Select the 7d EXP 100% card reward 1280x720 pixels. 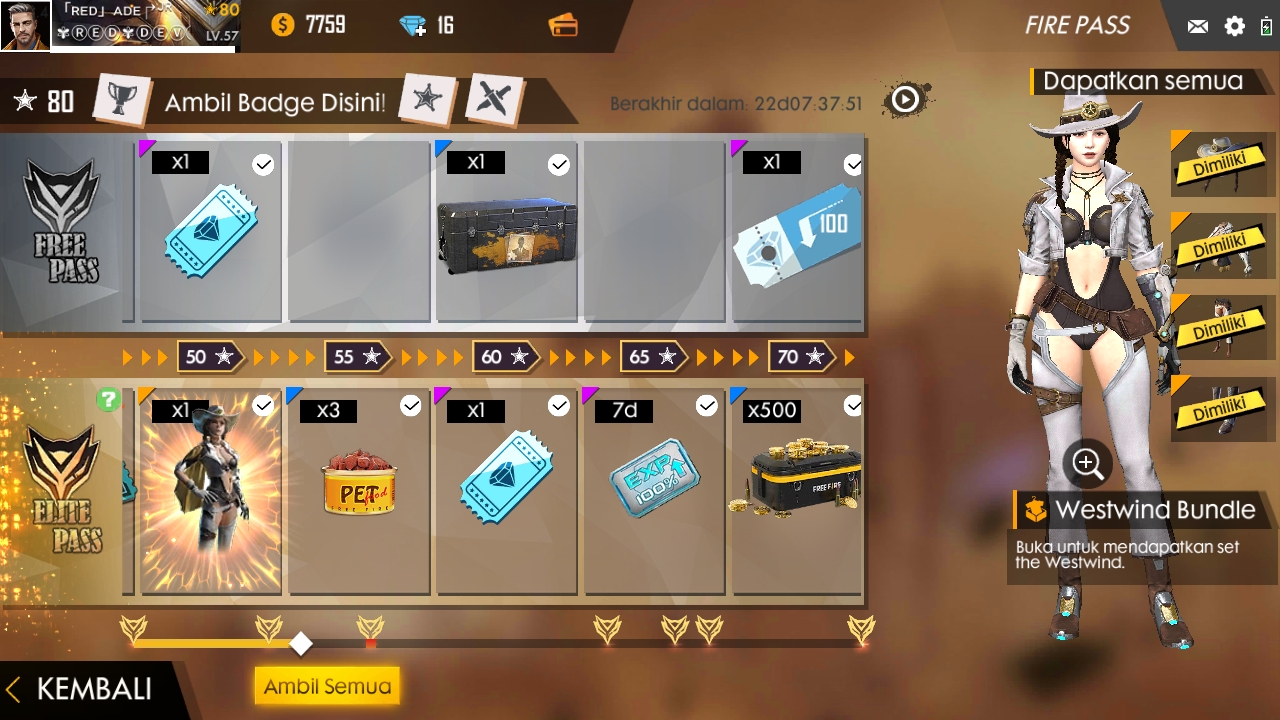point(655,492)
